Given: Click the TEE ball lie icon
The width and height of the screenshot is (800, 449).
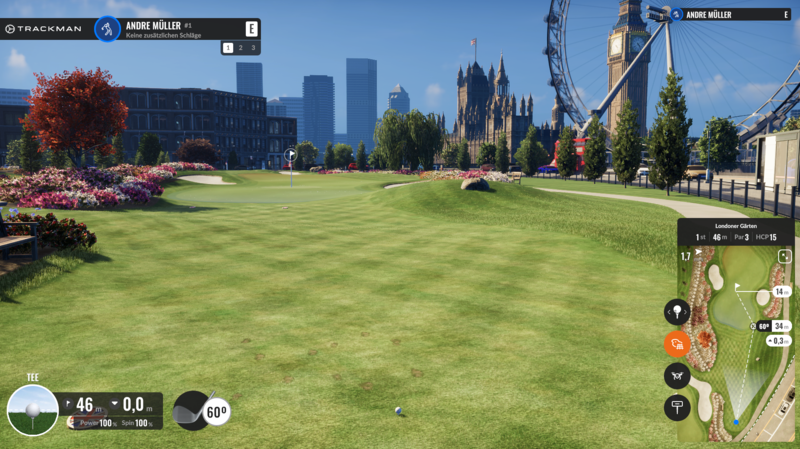Looking at the screenshot, I should tap(32, 410).
